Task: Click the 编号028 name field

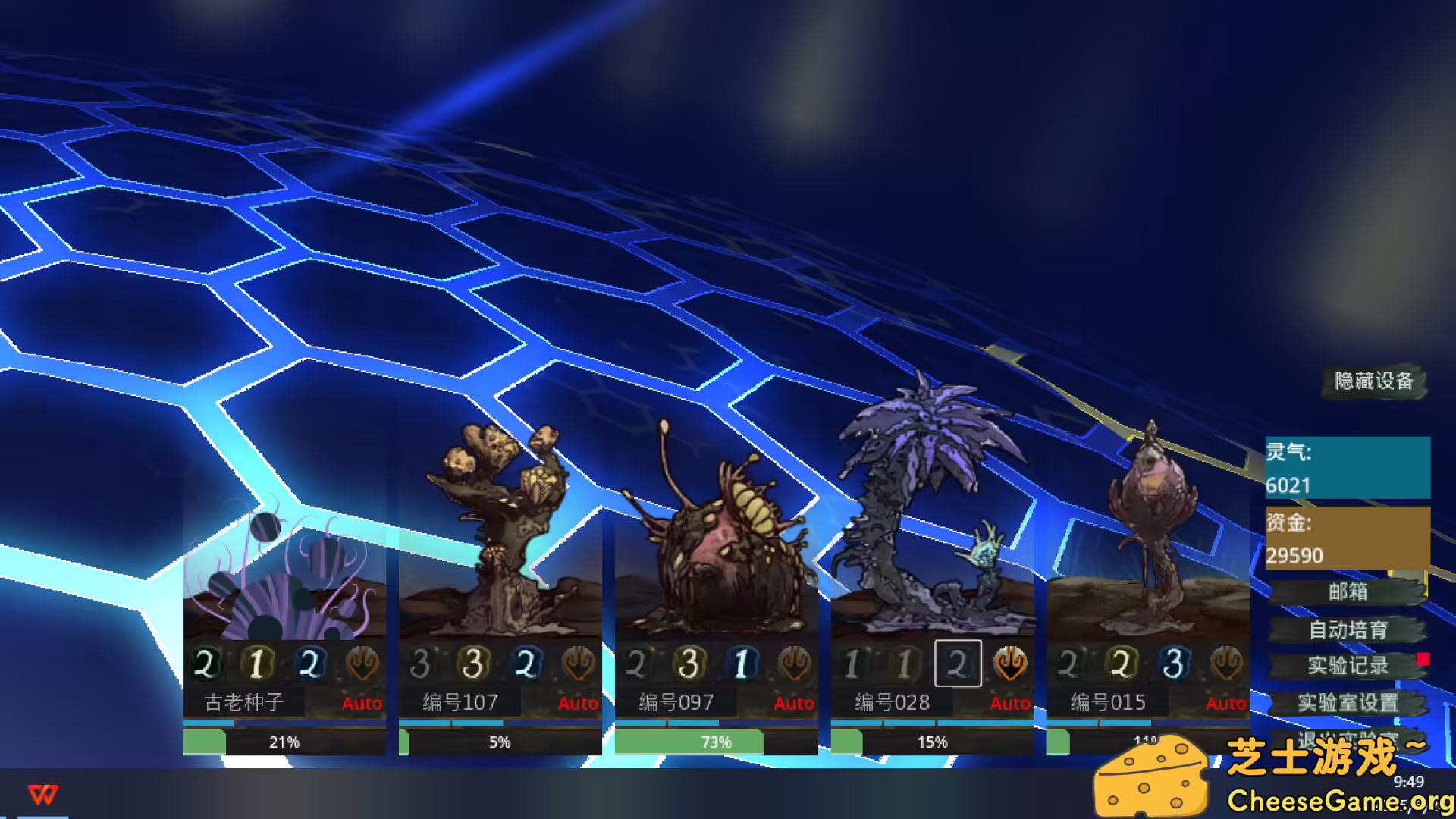Action: (891, 703)
